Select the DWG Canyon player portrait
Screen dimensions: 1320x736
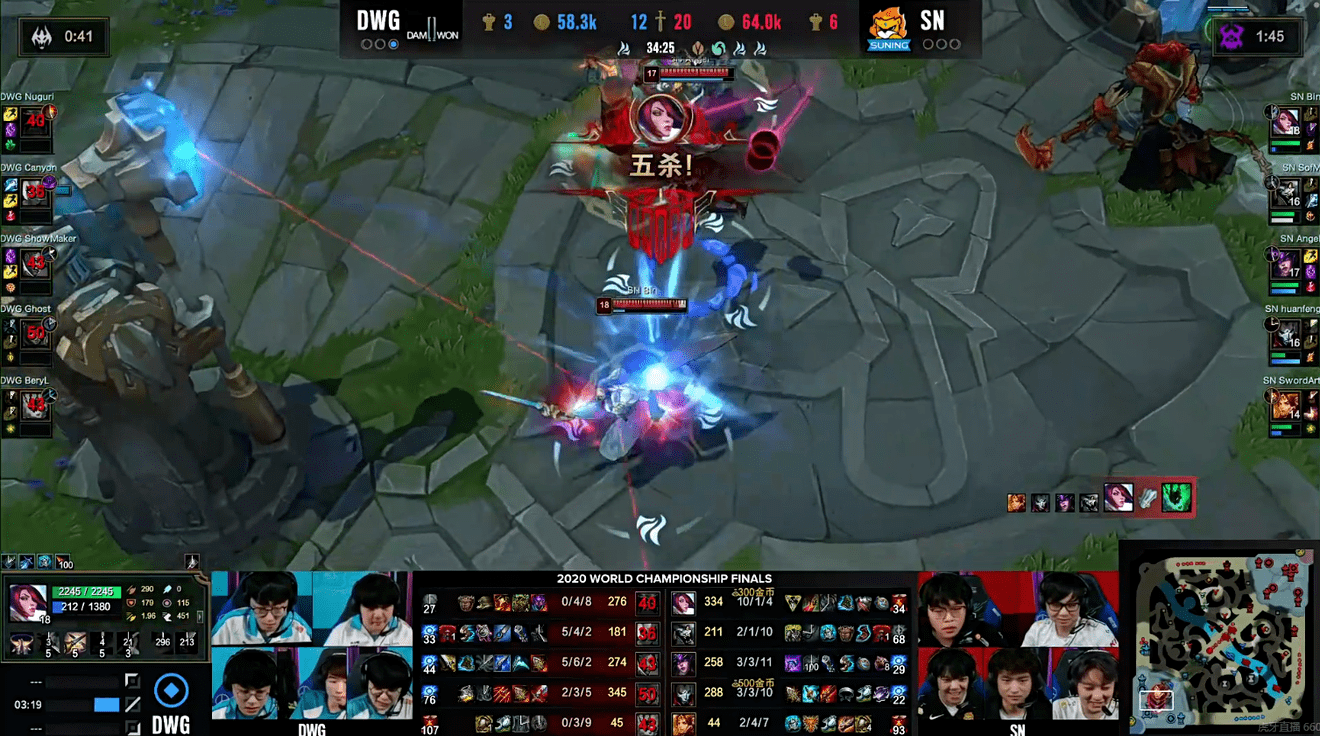click(35, 192)
